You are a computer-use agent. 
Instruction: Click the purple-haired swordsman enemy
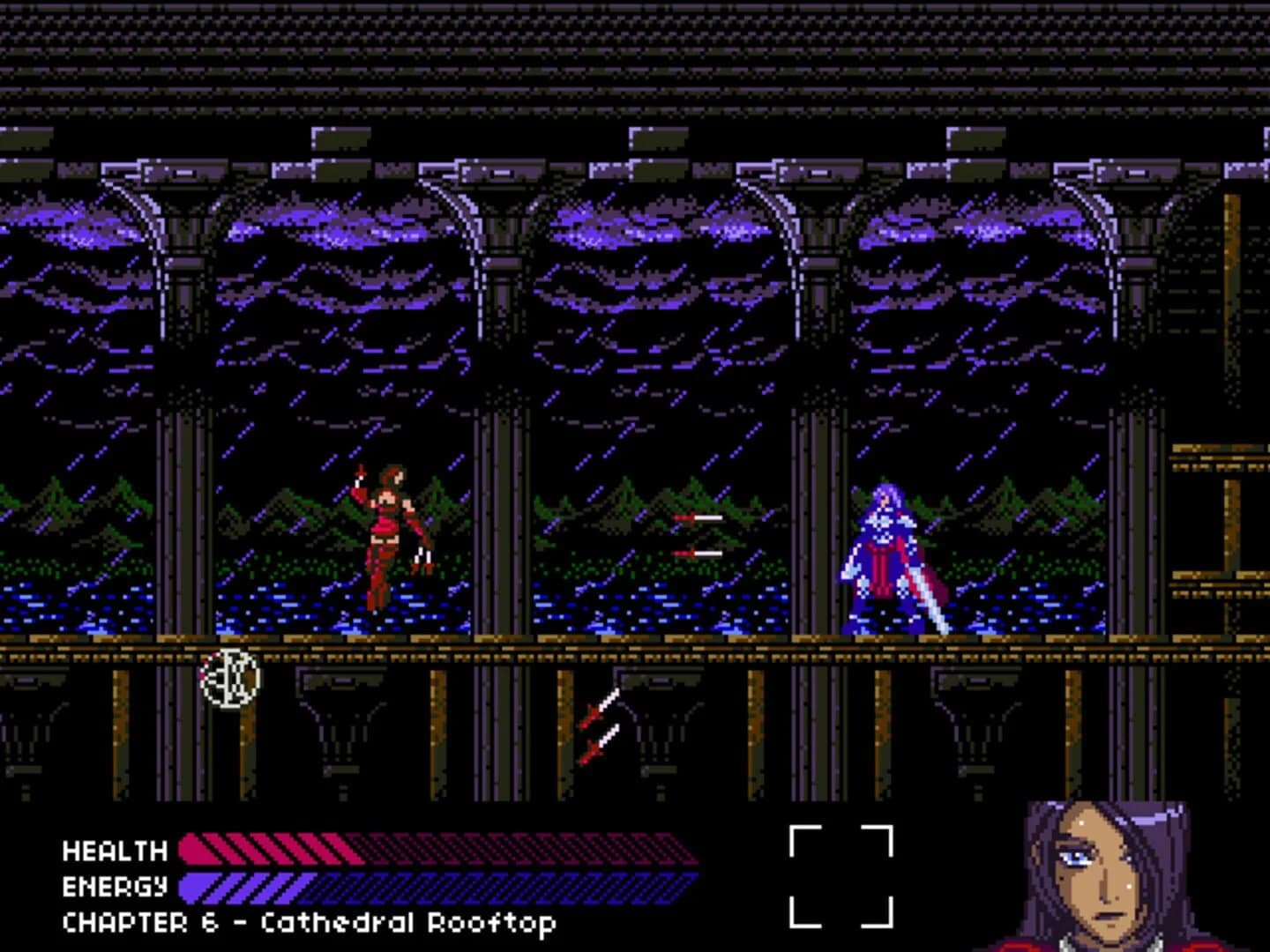pos(882,547)
